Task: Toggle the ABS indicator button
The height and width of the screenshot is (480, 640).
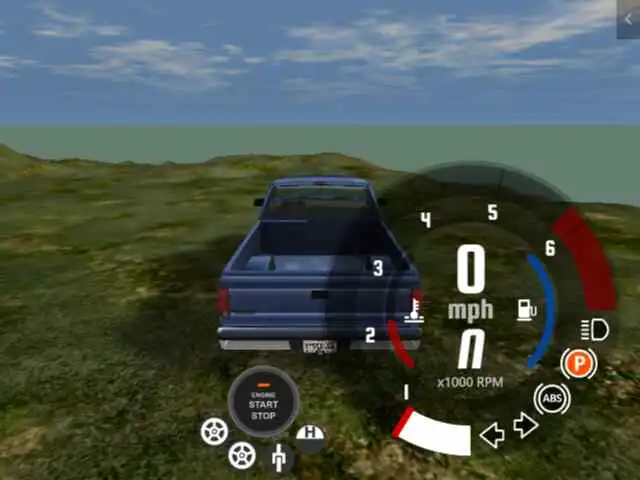Action: (551, 399)
